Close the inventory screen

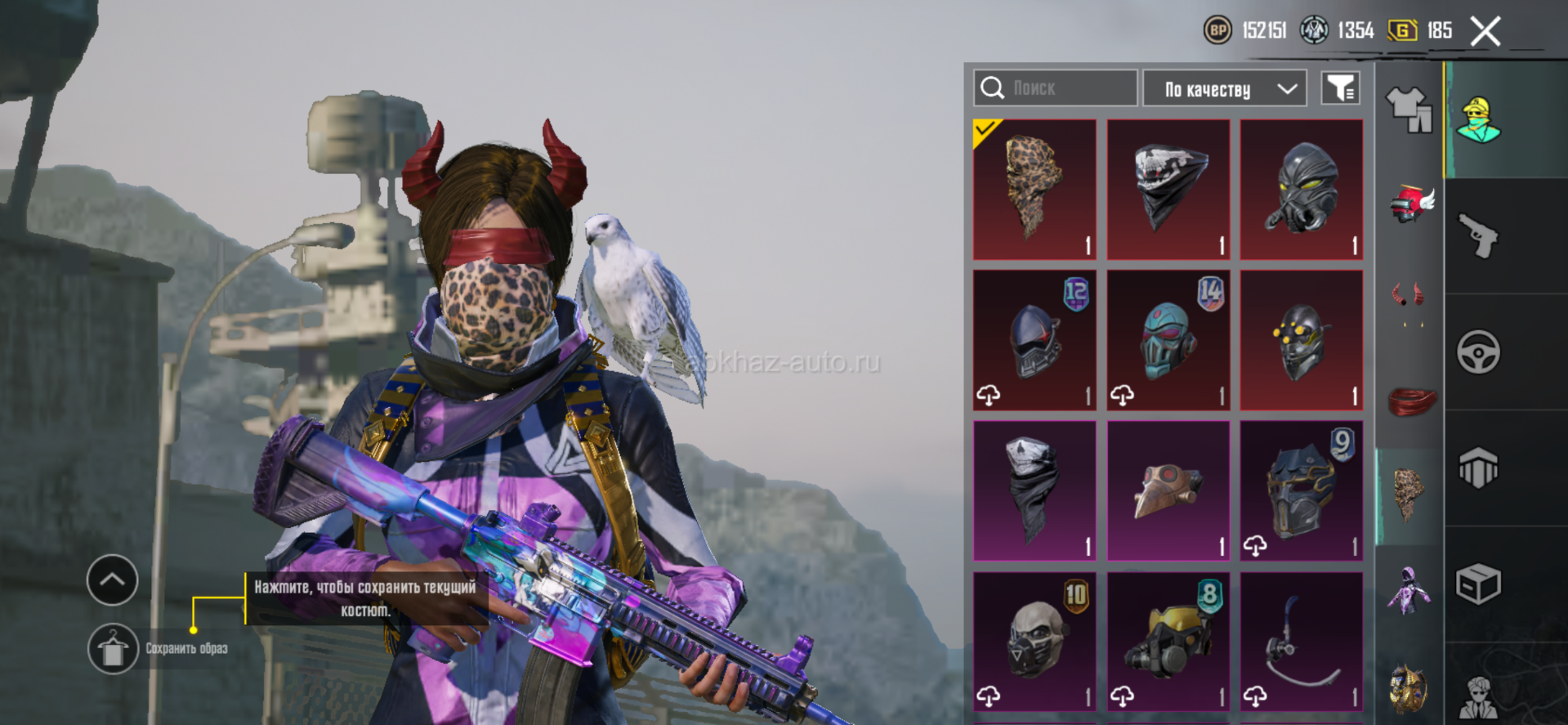pyautogui.click(x=1485, y=32)
